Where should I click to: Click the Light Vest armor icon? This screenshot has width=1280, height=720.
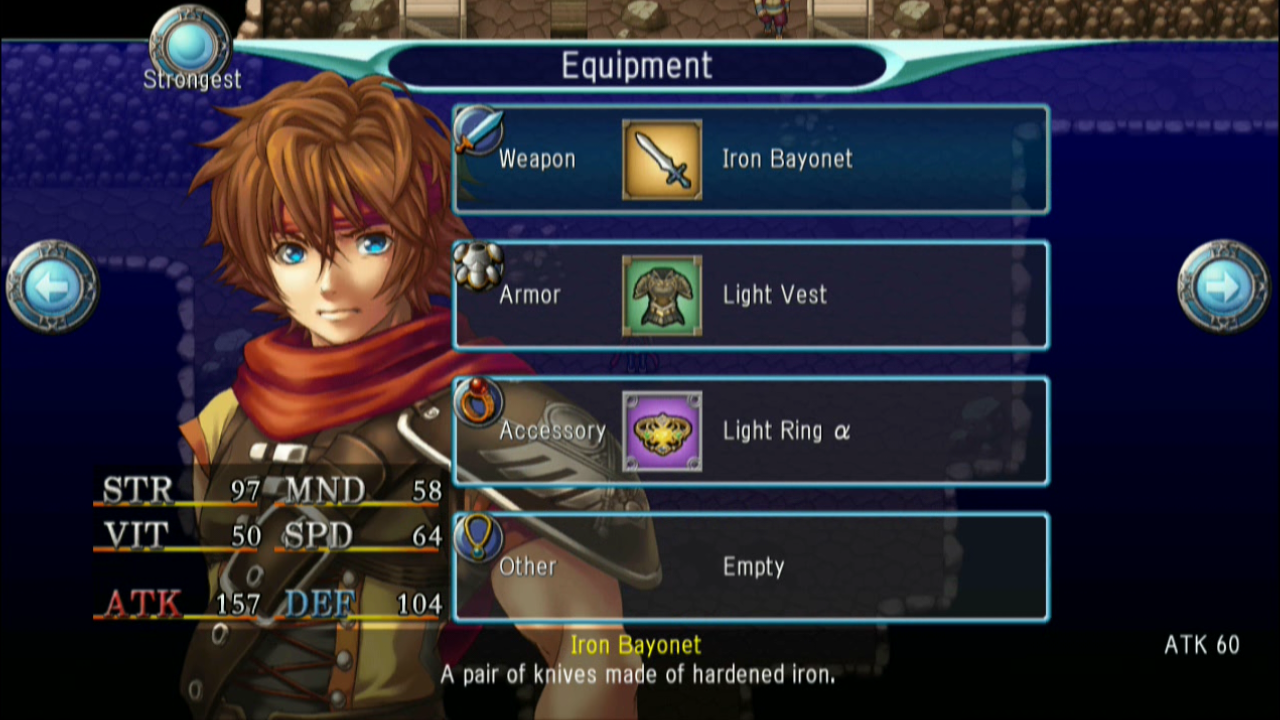(x=662, y=296)
